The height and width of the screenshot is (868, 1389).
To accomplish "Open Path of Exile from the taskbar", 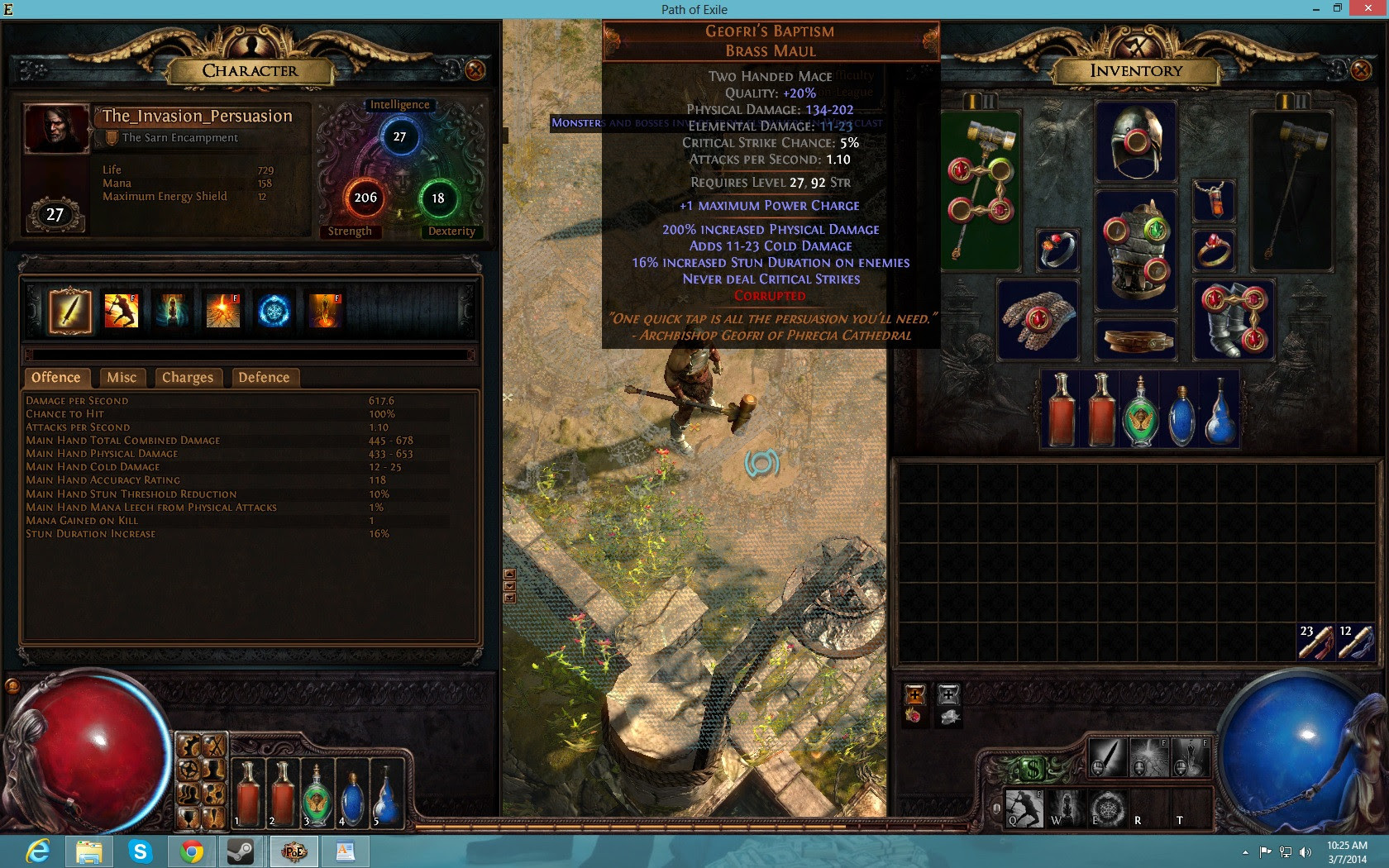I will pos(294,851).
